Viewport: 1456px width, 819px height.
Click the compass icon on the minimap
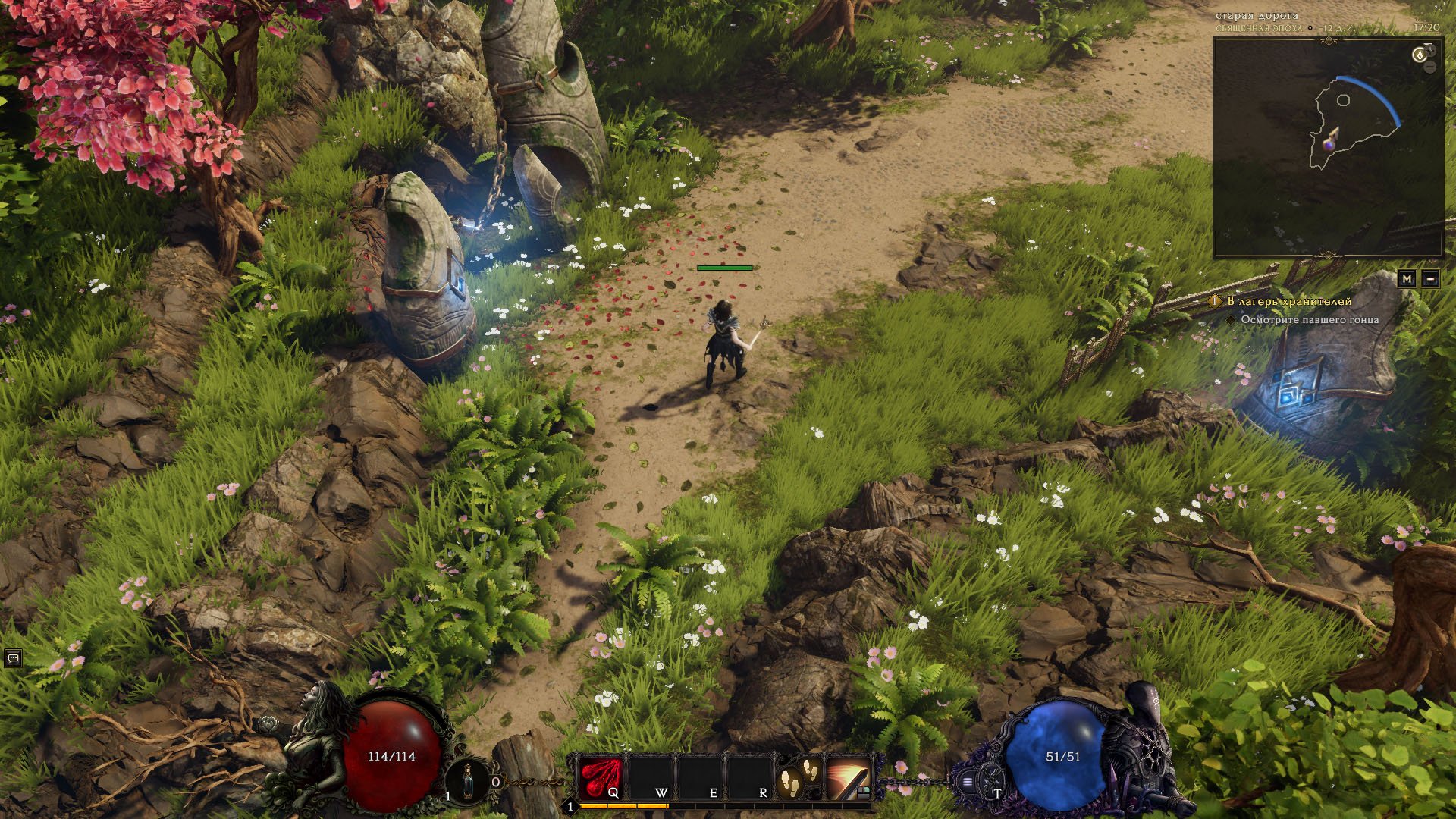[1419, 55]
